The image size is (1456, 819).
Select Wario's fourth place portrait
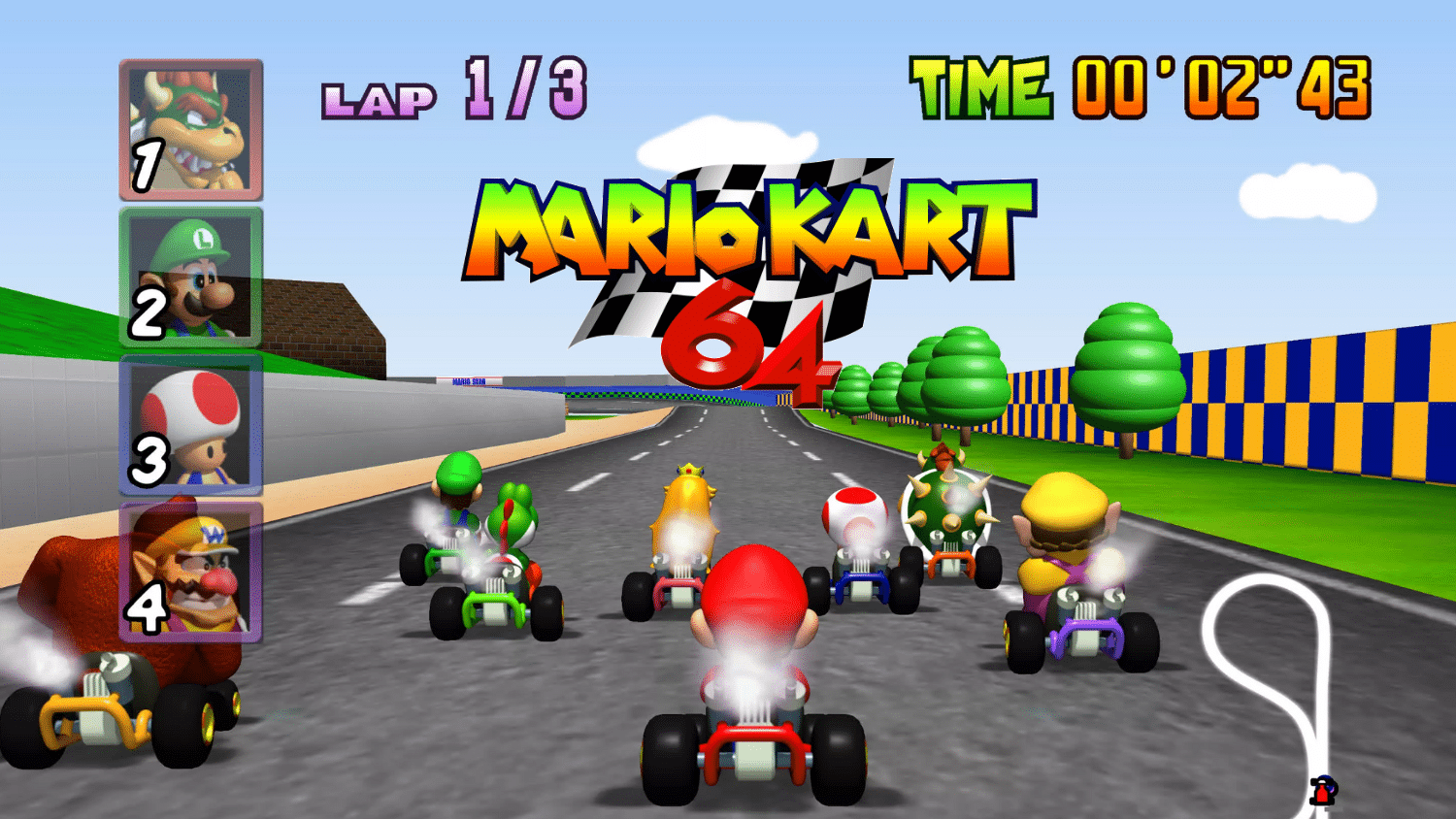[192, 573]
